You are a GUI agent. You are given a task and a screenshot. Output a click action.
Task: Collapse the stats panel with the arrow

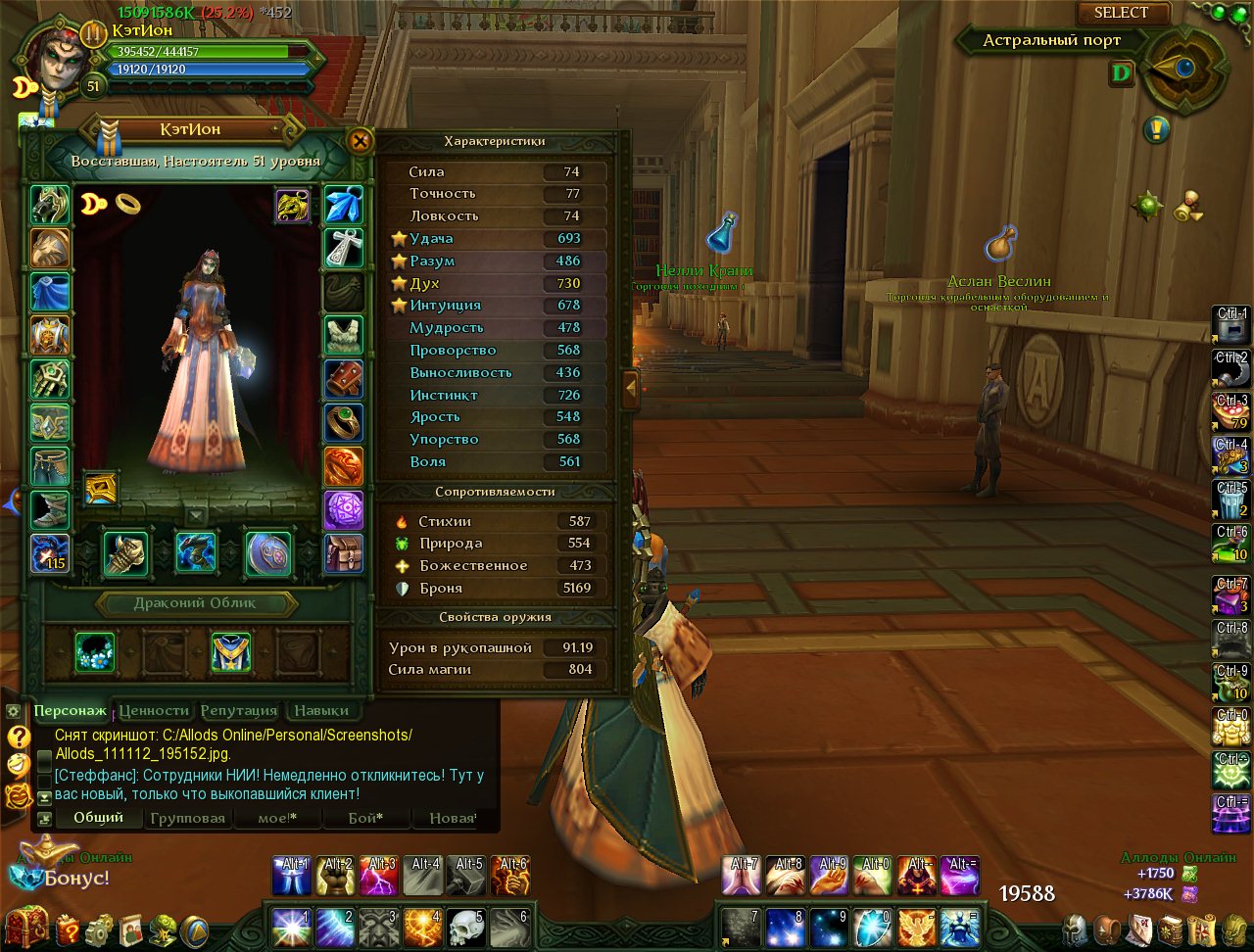point(631,389)
